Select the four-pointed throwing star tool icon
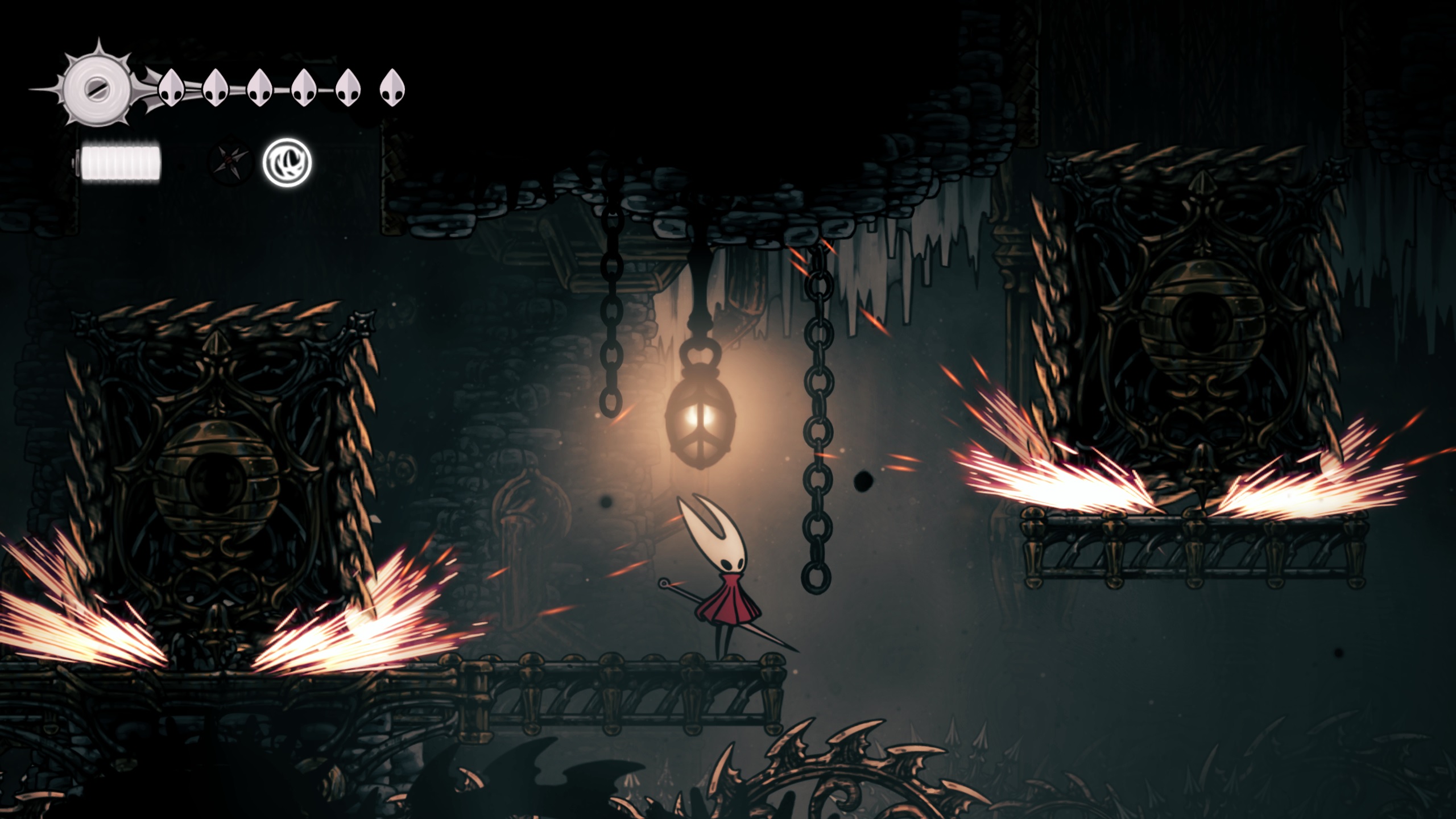 230,161
